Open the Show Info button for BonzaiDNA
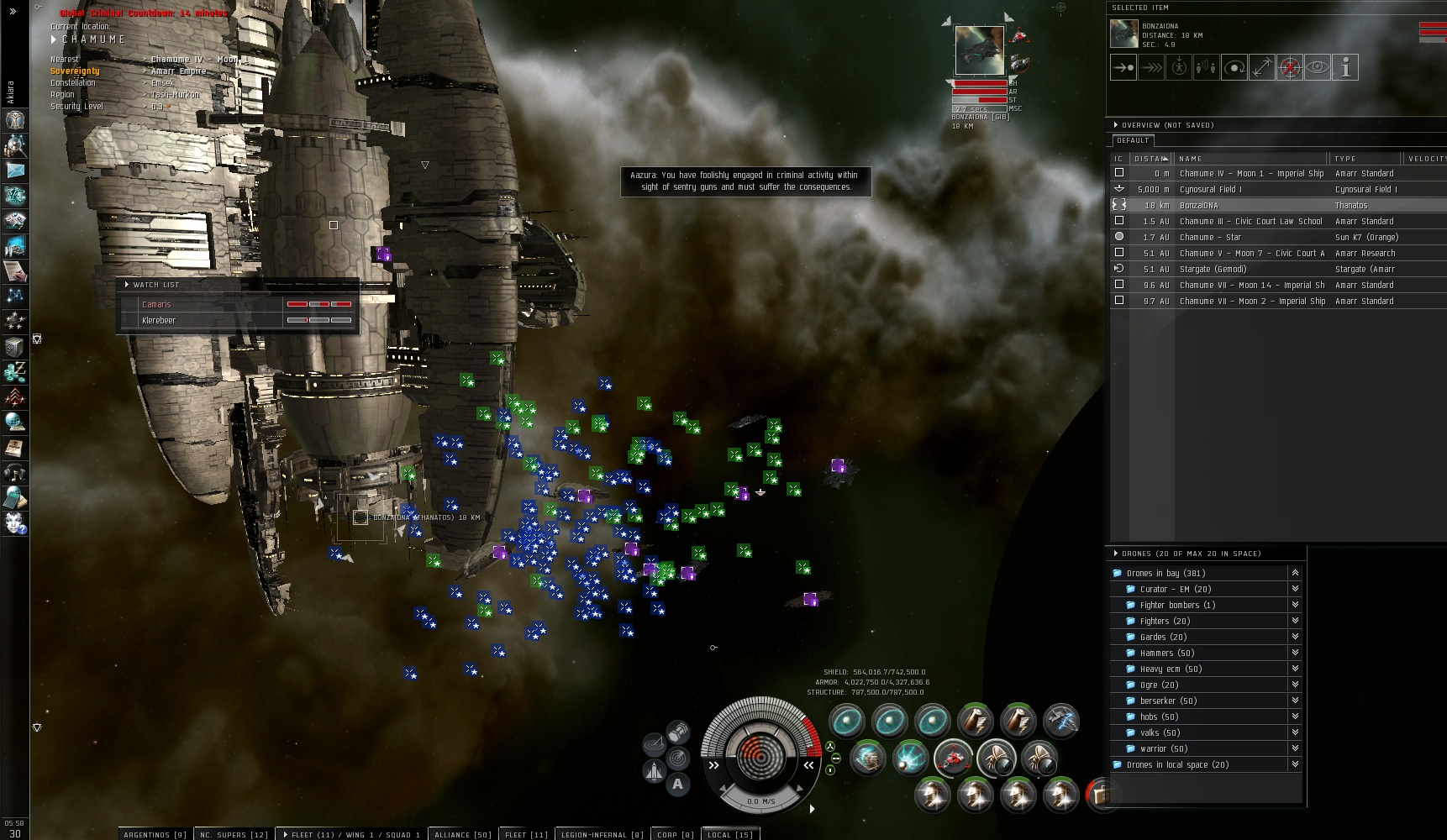Viewport: 1447px width, 840px height. [x=1345, y=67]
